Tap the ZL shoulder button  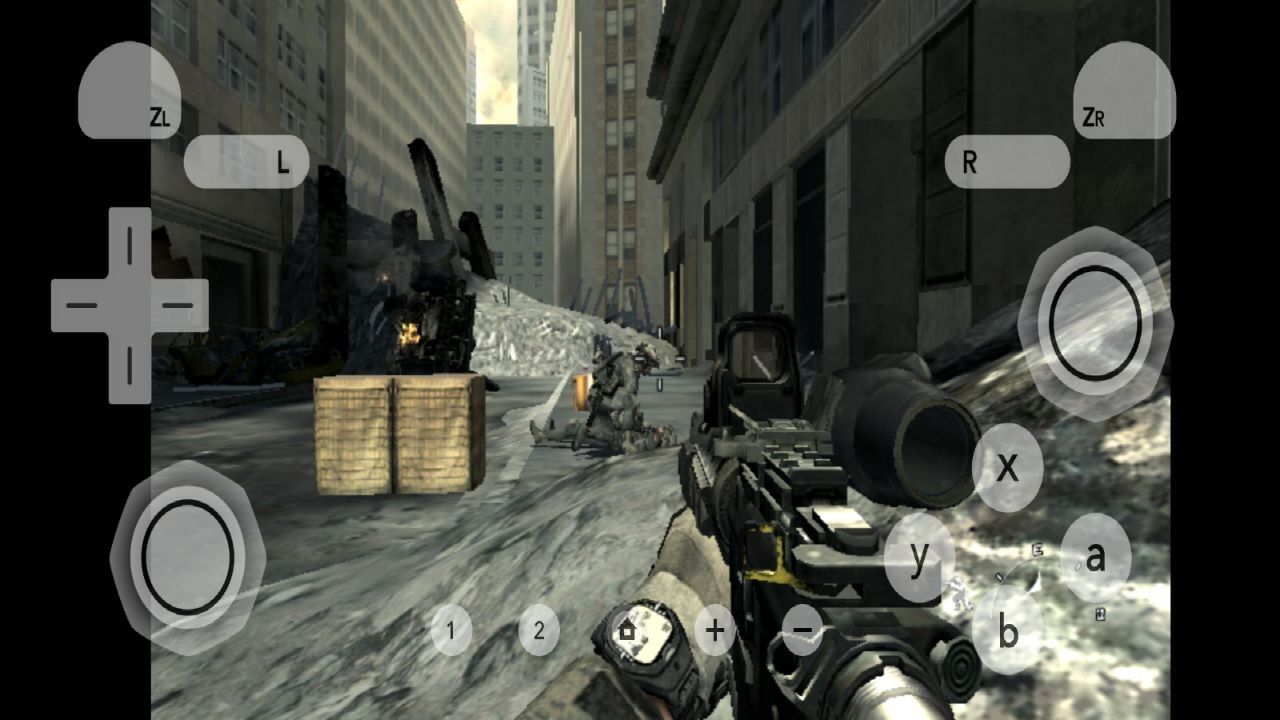tap(129, 92)
